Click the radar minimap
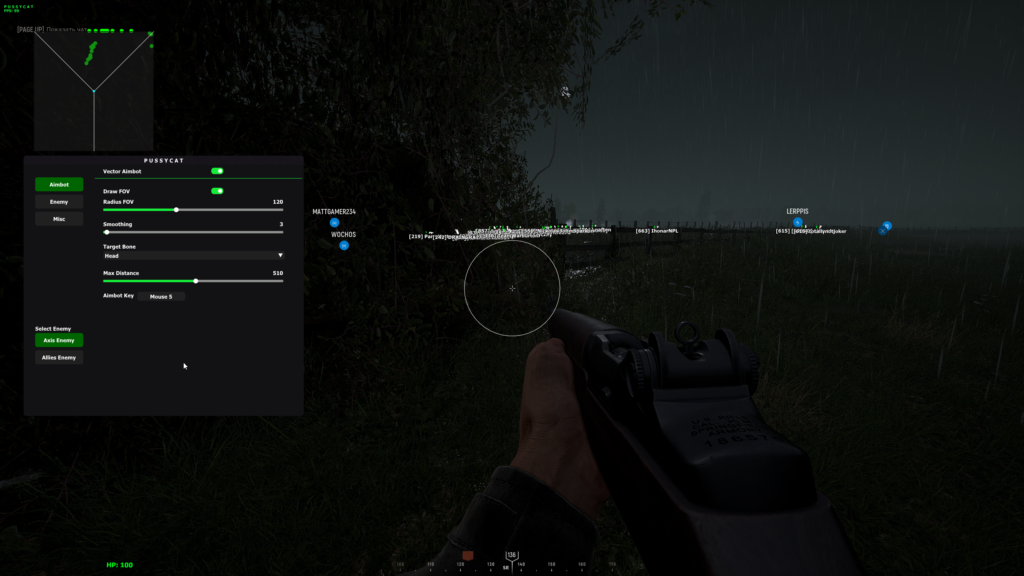The width and height of the screenshot is (1024, 576). (94, 90)
